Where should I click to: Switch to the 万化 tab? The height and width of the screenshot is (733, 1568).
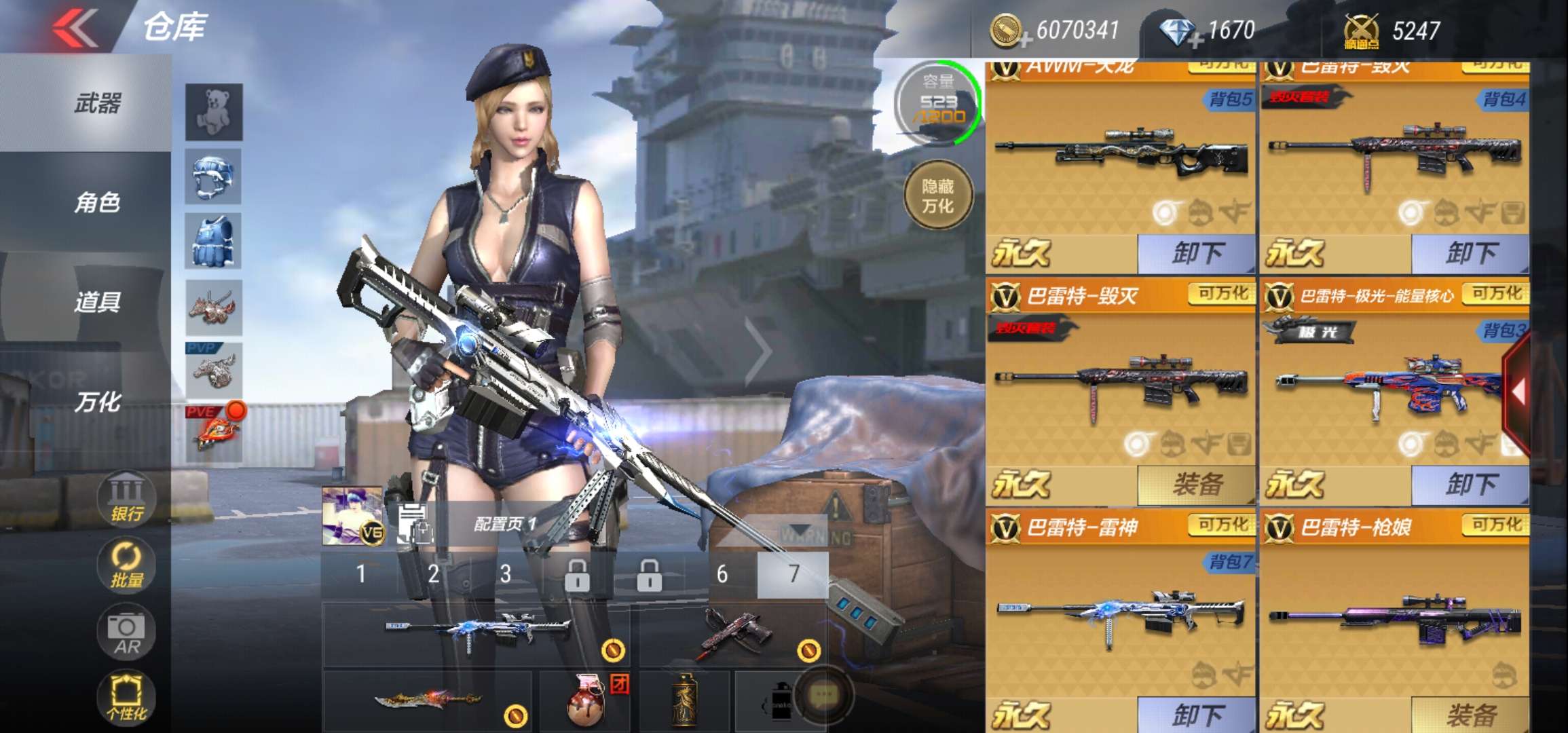[97, 402]
